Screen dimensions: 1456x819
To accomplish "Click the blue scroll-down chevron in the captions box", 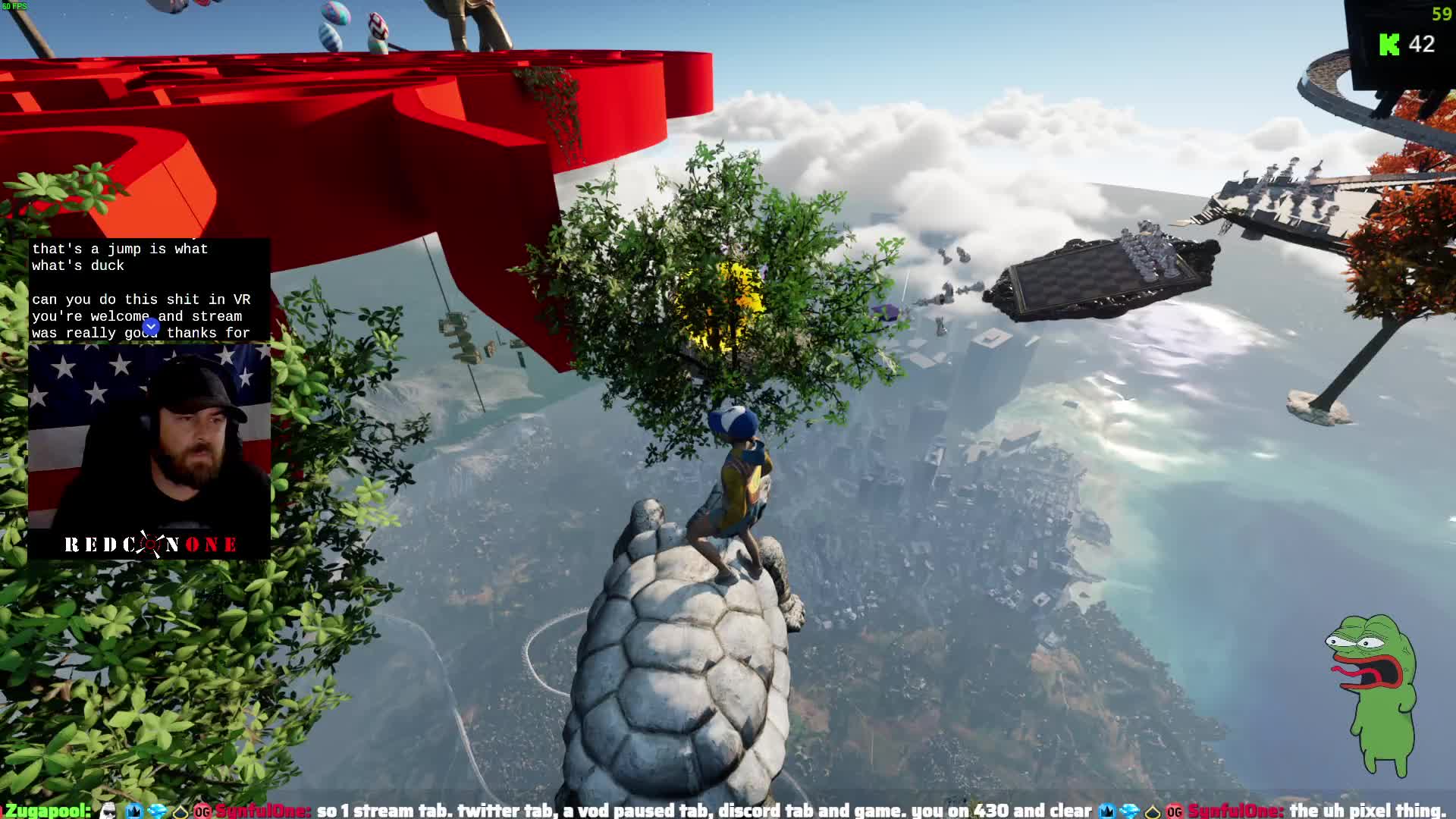I will (x=151, y=326).
